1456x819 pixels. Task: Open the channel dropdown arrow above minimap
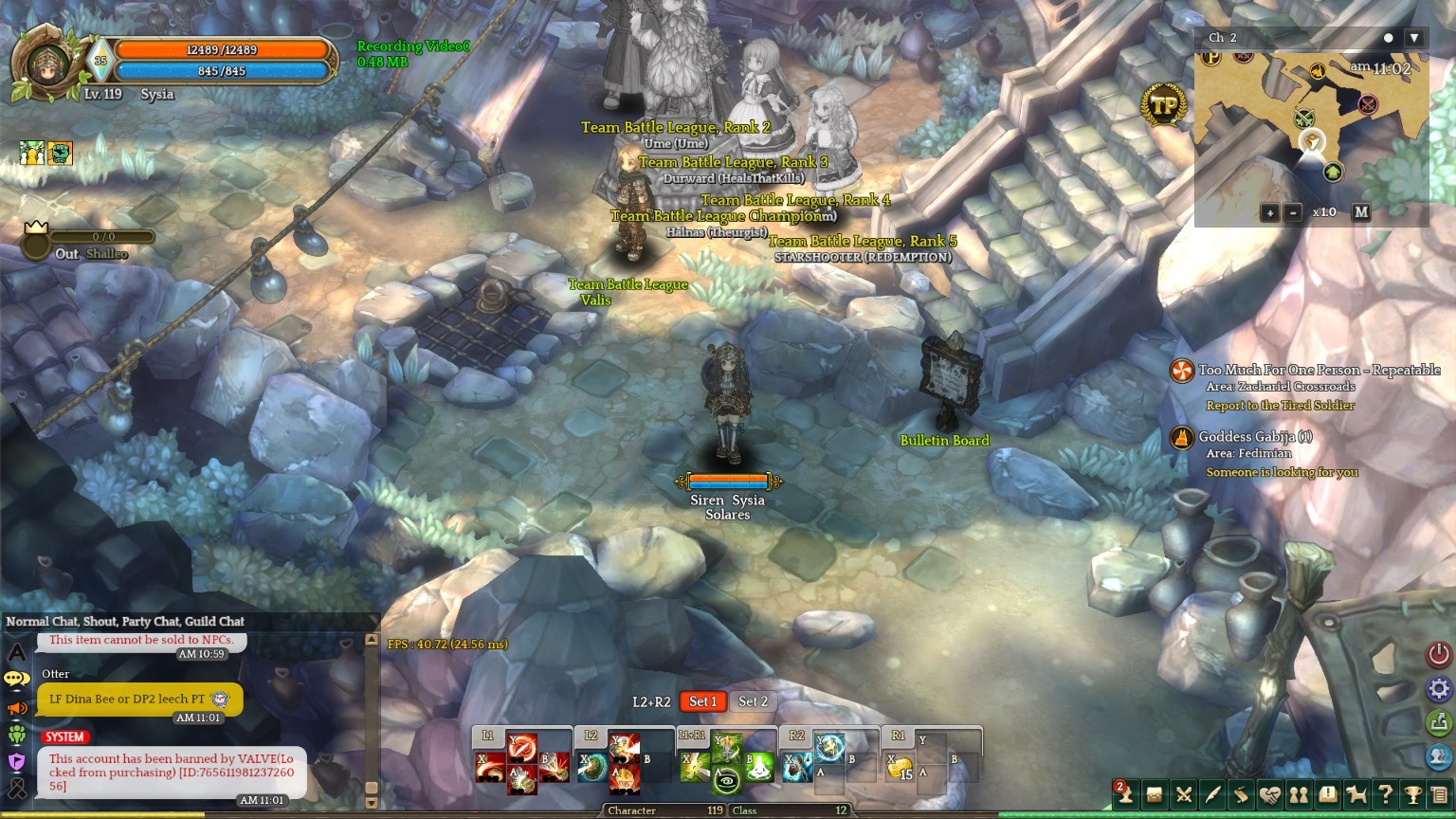coord(1414,38)
